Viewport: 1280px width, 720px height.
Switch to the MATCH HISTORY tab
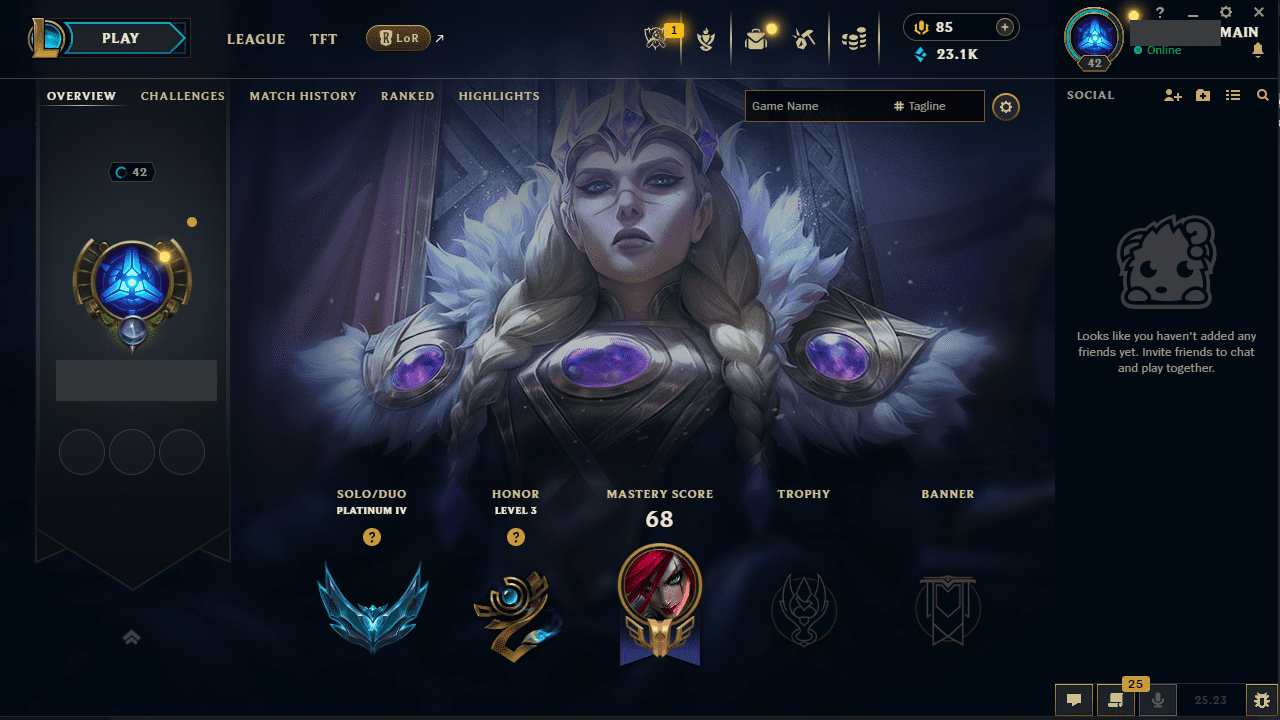[303, 96]
